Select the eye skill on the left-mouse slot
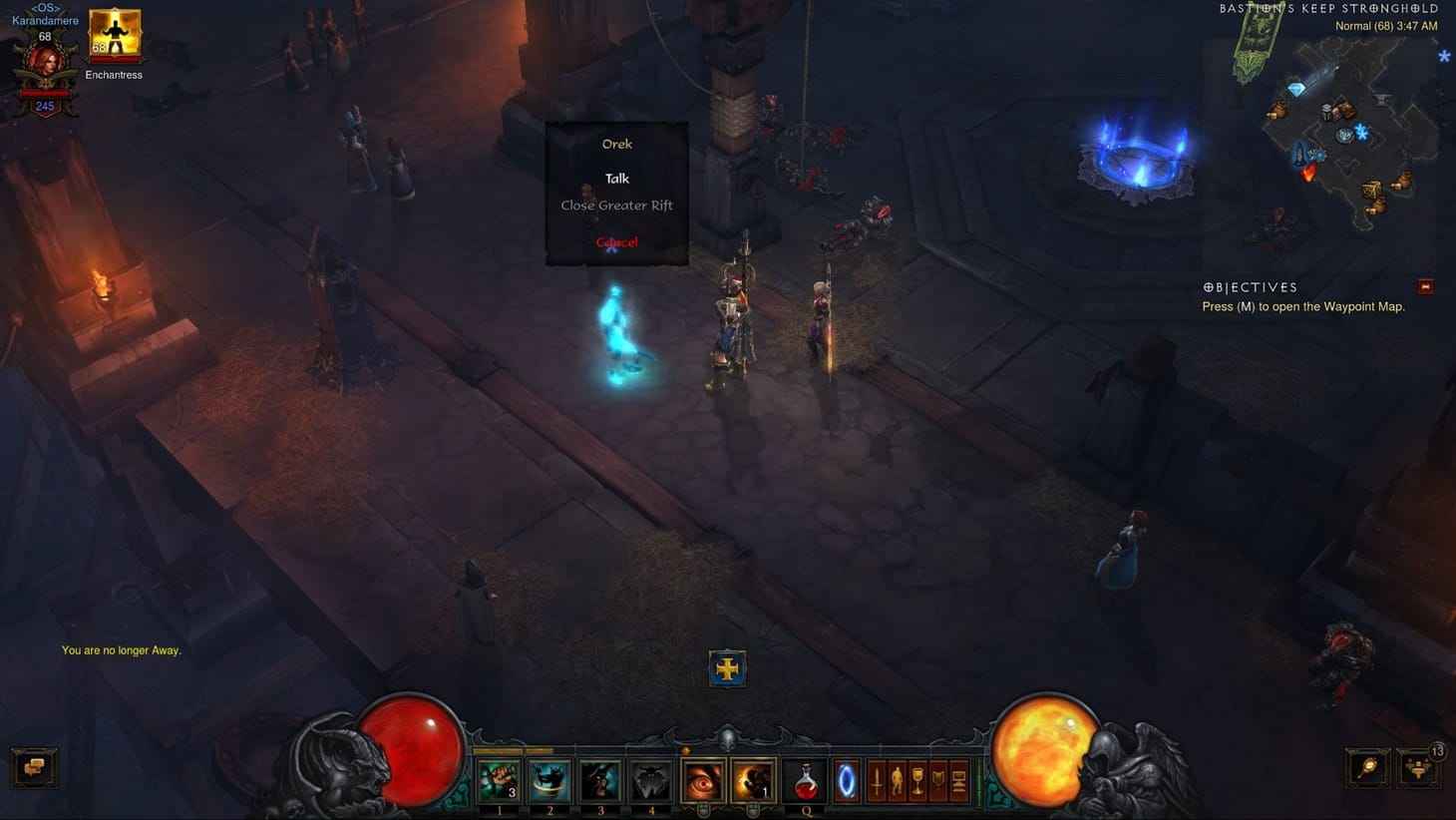The image size is (1456, 820). [x=703, y=780]
